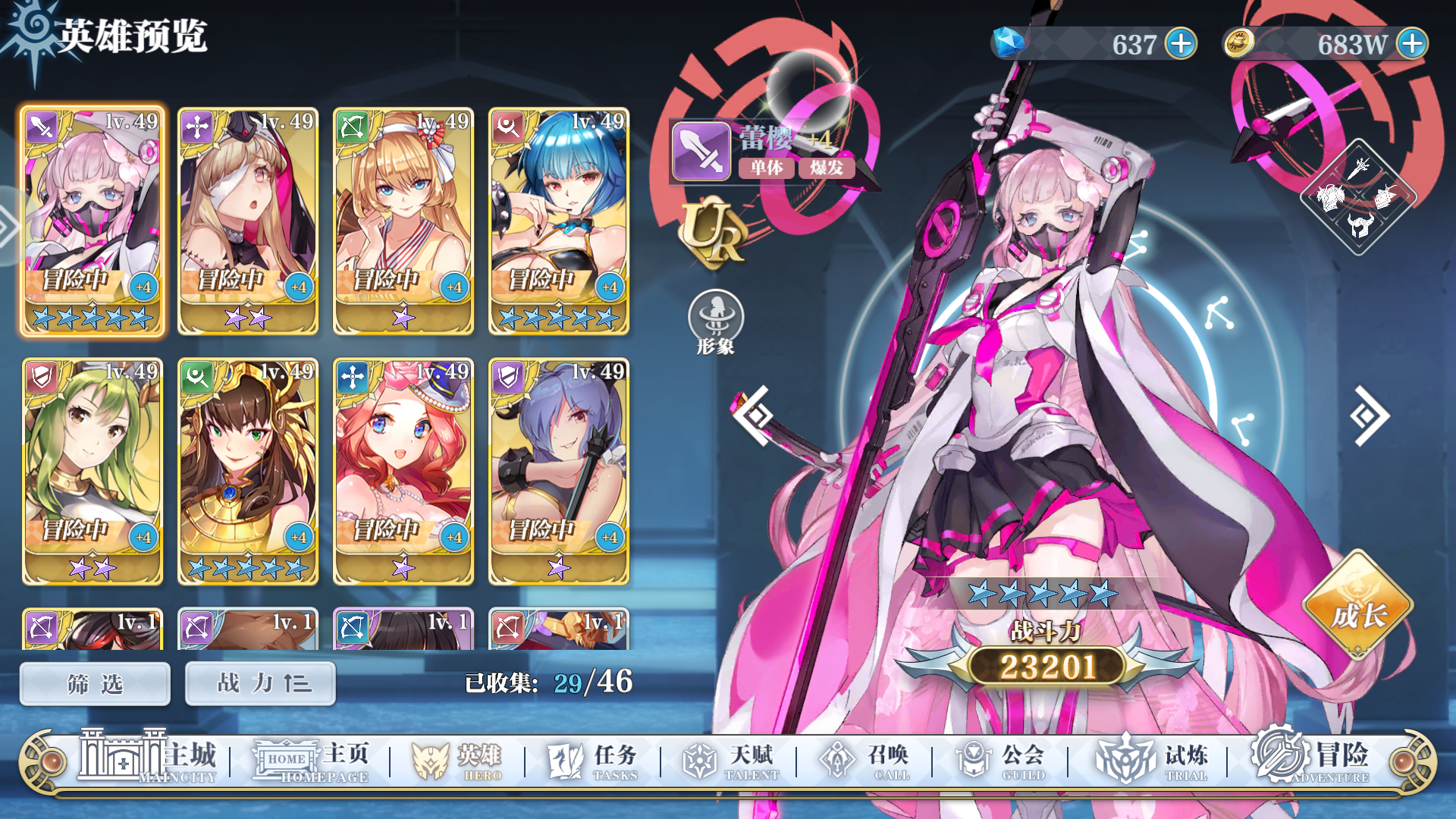
Task: Select the blue-haired lv.49 hero card
Action: [559, 220]
